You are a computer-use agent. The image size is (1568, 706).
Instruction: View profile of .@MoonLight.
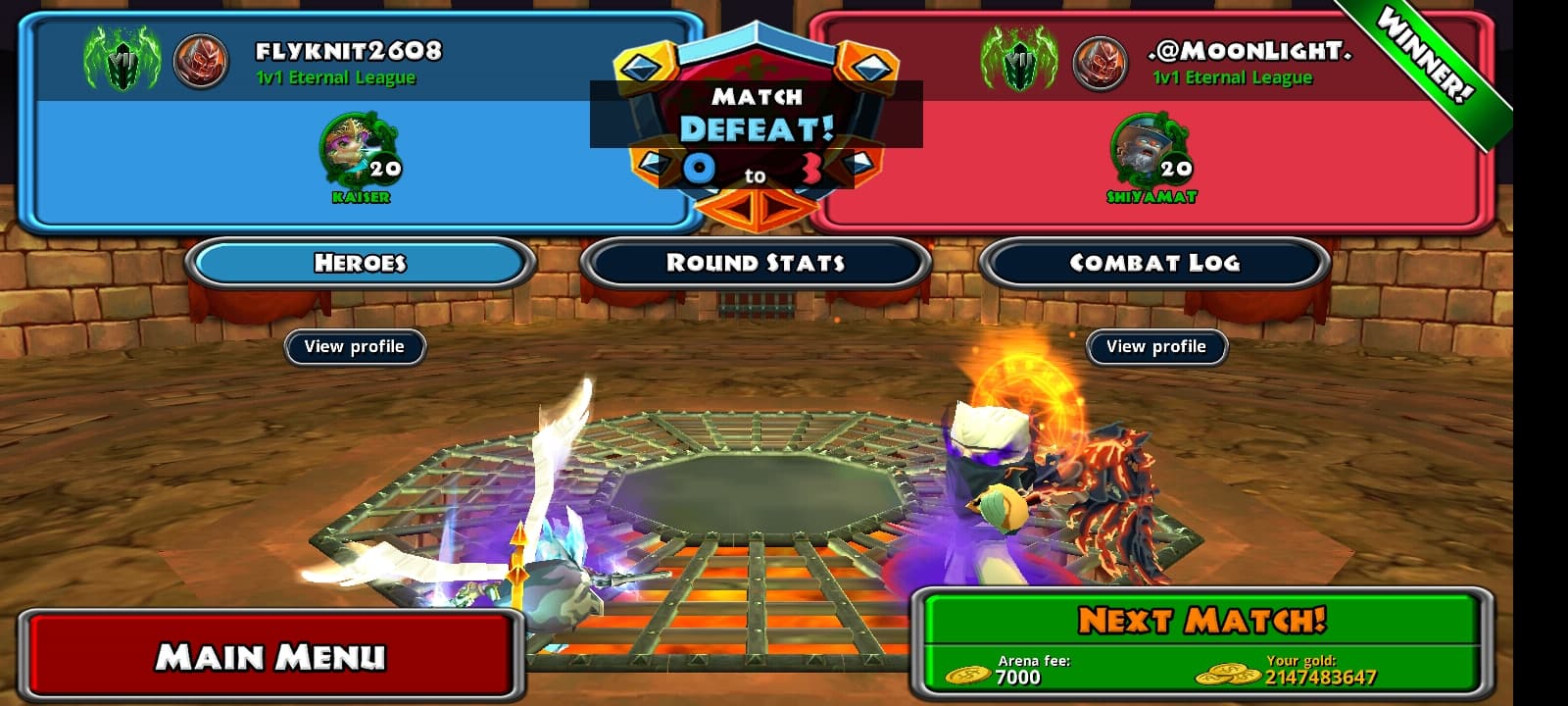tap(1156, 347)
